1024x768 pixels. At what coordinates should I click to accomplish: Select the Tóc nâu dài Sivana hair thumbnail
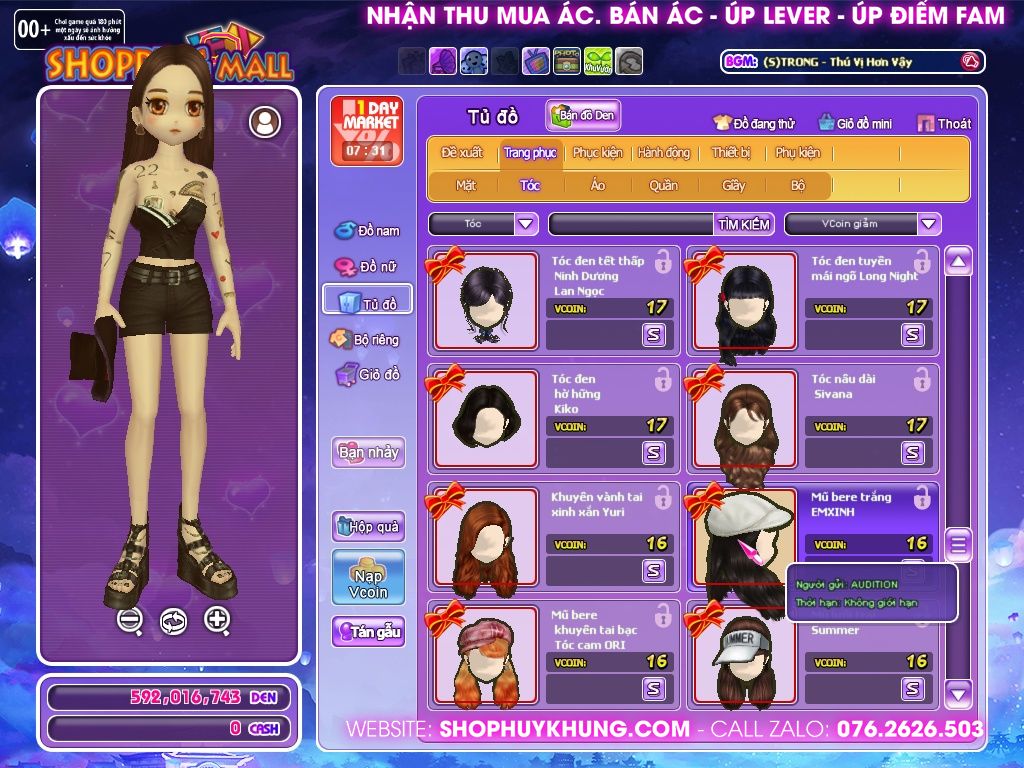coord(741,418)
